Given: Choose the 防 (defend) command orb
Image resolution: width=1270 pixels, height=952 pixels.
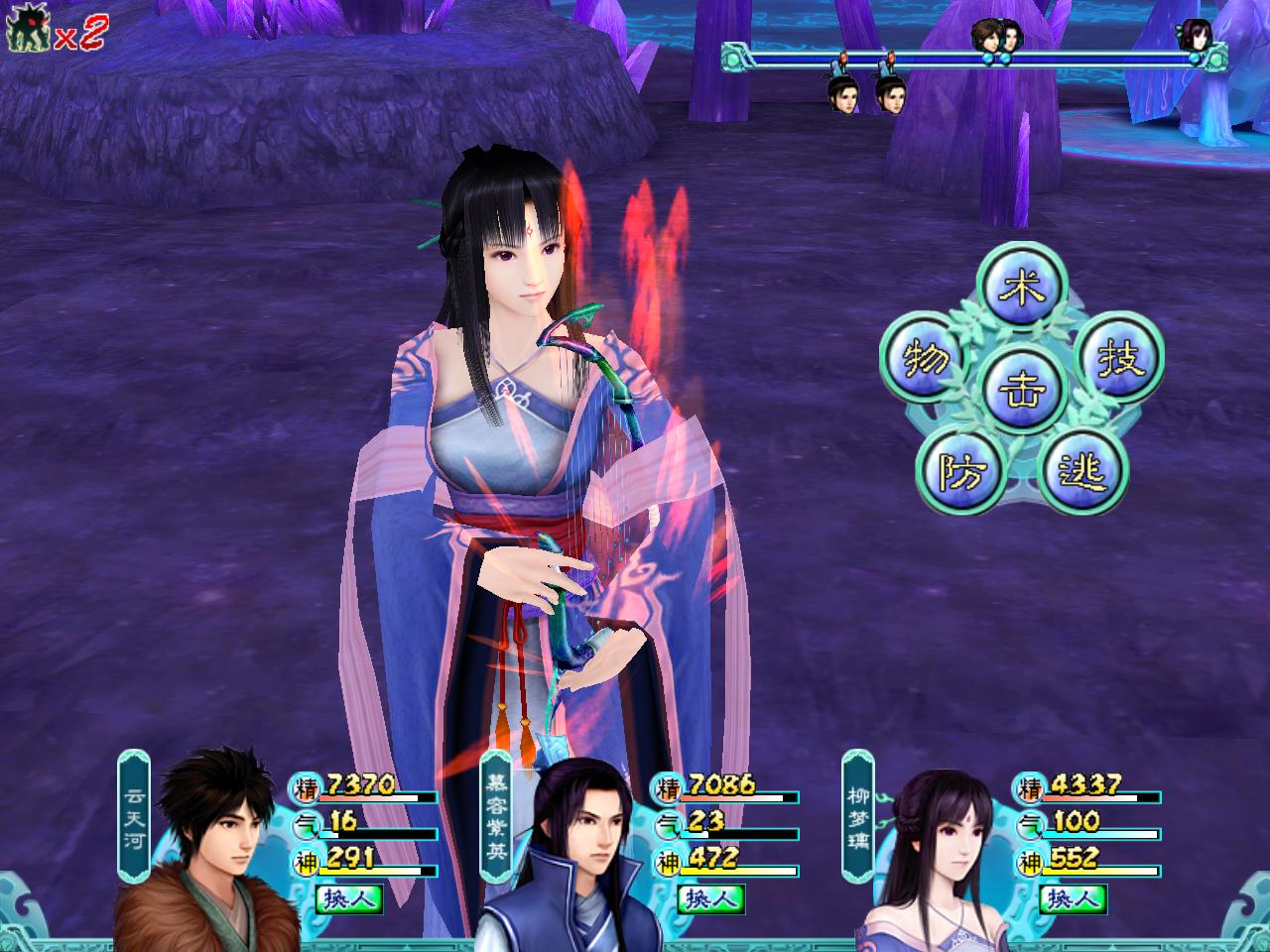Looking at the screenshot, I should (959, 472).
